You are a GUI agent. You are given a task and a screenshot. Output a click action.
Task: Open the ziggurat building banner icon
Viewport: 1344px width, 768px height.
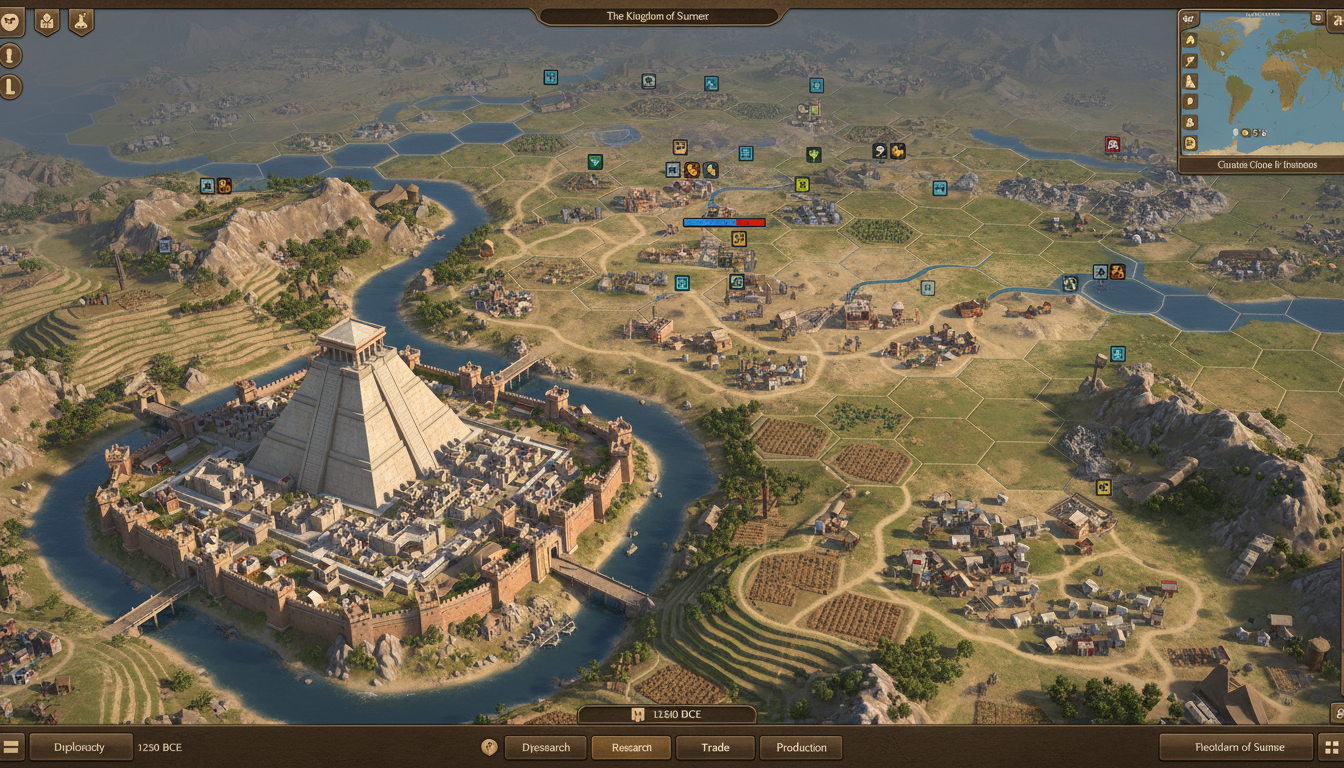pos(46,21)
